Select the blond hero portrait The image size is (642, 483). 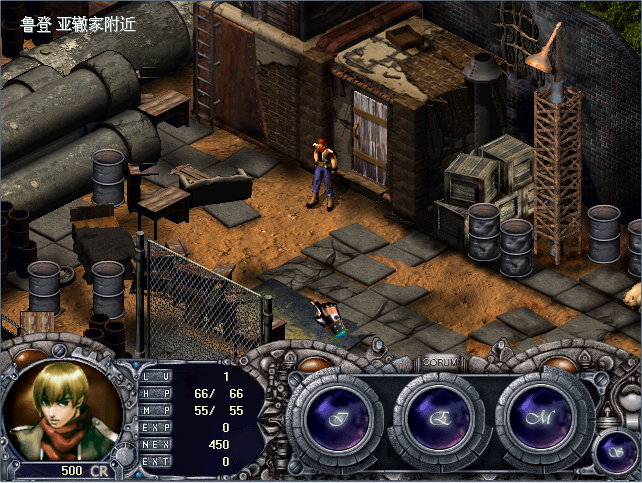(64, 407)
